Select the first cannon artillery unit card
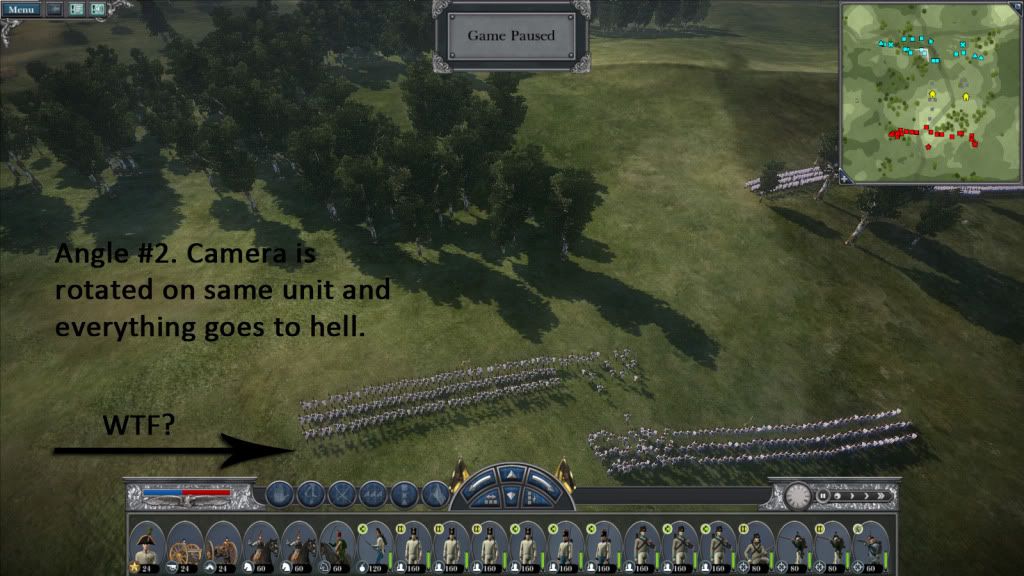The height and width of the screenshot is (576, 1024). (x=184, y=545)
